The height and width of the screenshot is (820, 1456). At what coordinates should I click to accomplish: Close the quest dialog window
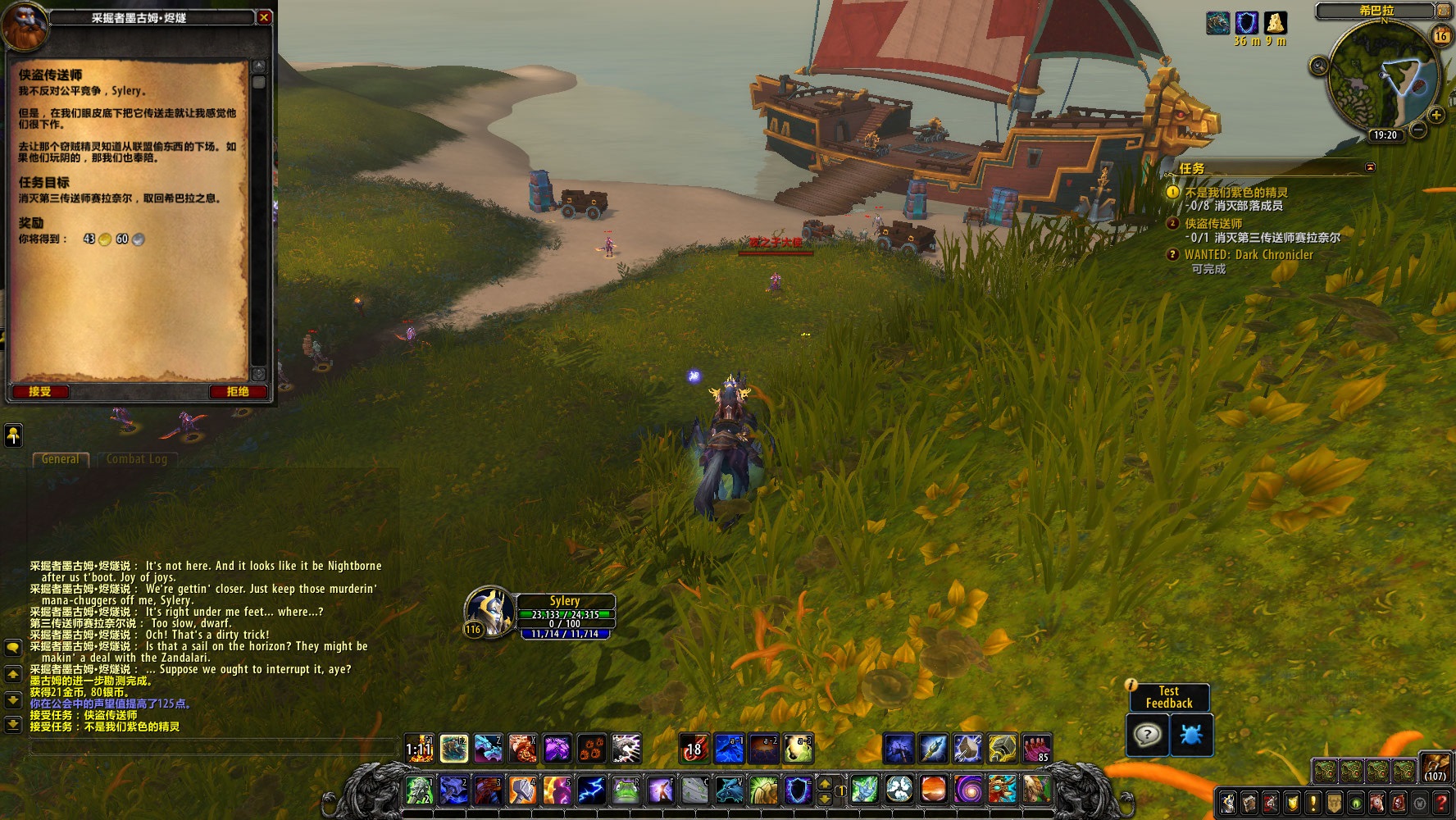264,17
